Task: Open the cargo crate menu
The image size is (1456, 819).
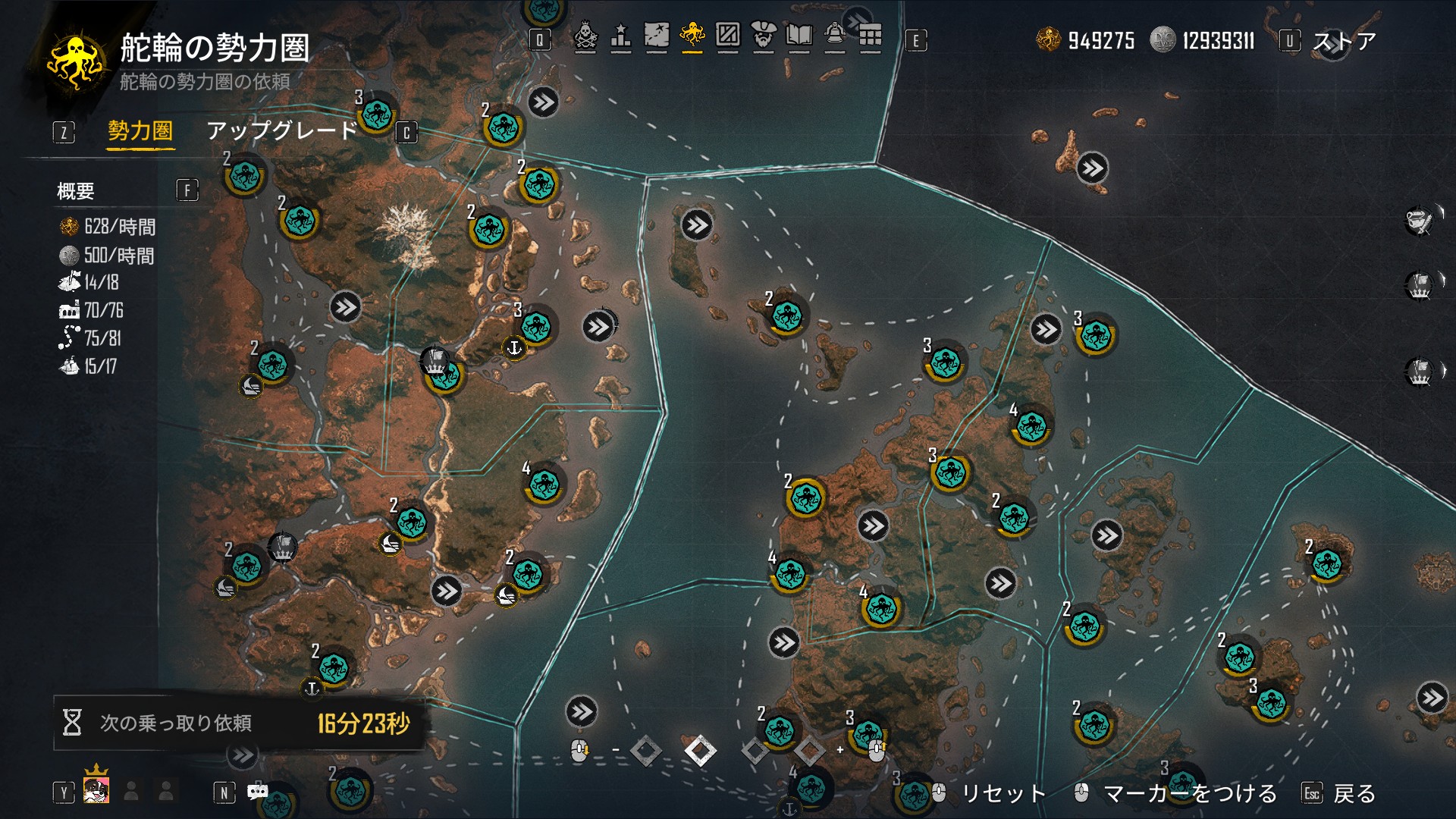Action: 727,36
